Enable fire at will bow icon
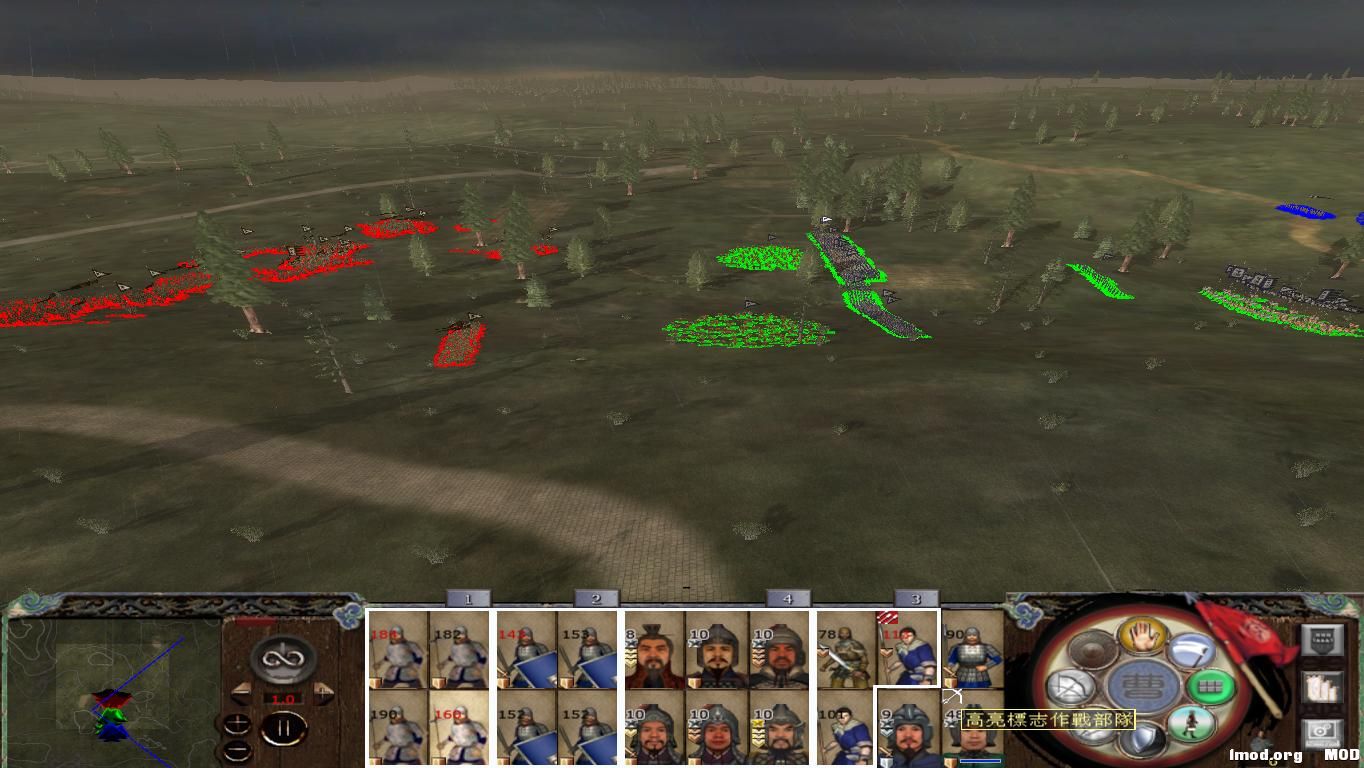 1071,685
